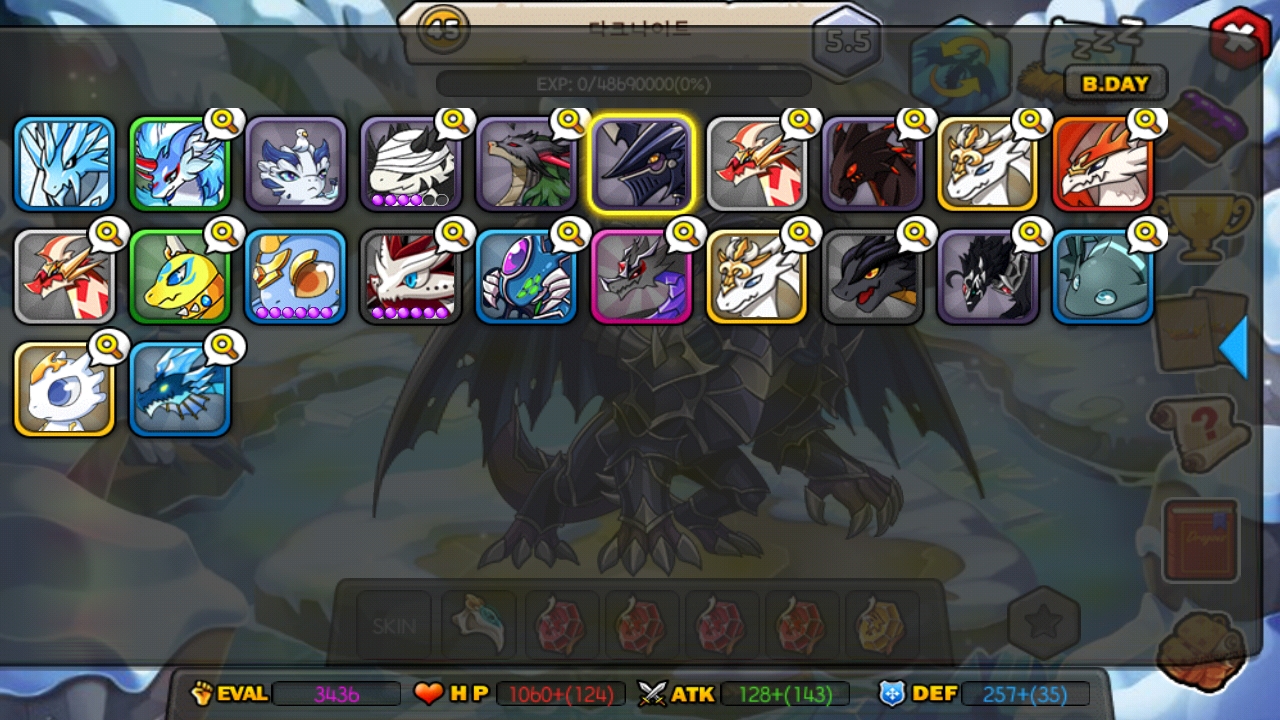The width and height of the screenshot is (1280, 720).
Task: Select the teal-gray dragon in the blue frame
Action: click(x=1102, y=277)
